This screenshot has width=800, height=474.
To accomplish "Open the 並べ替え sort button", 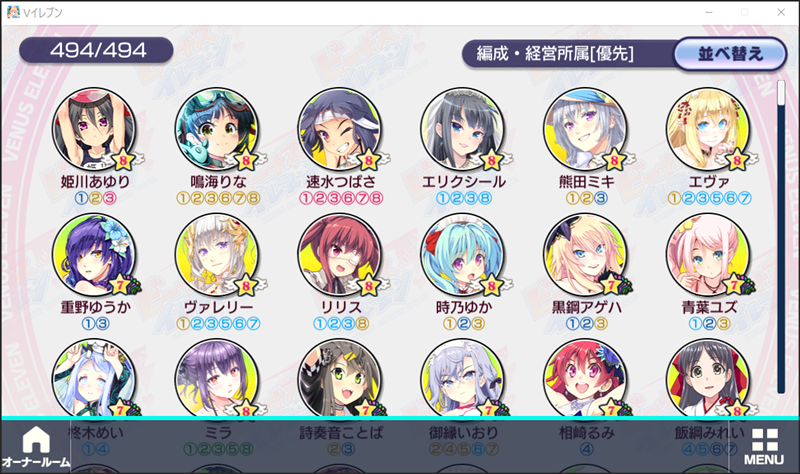I will pyautogui.click(x=730, y=53).
